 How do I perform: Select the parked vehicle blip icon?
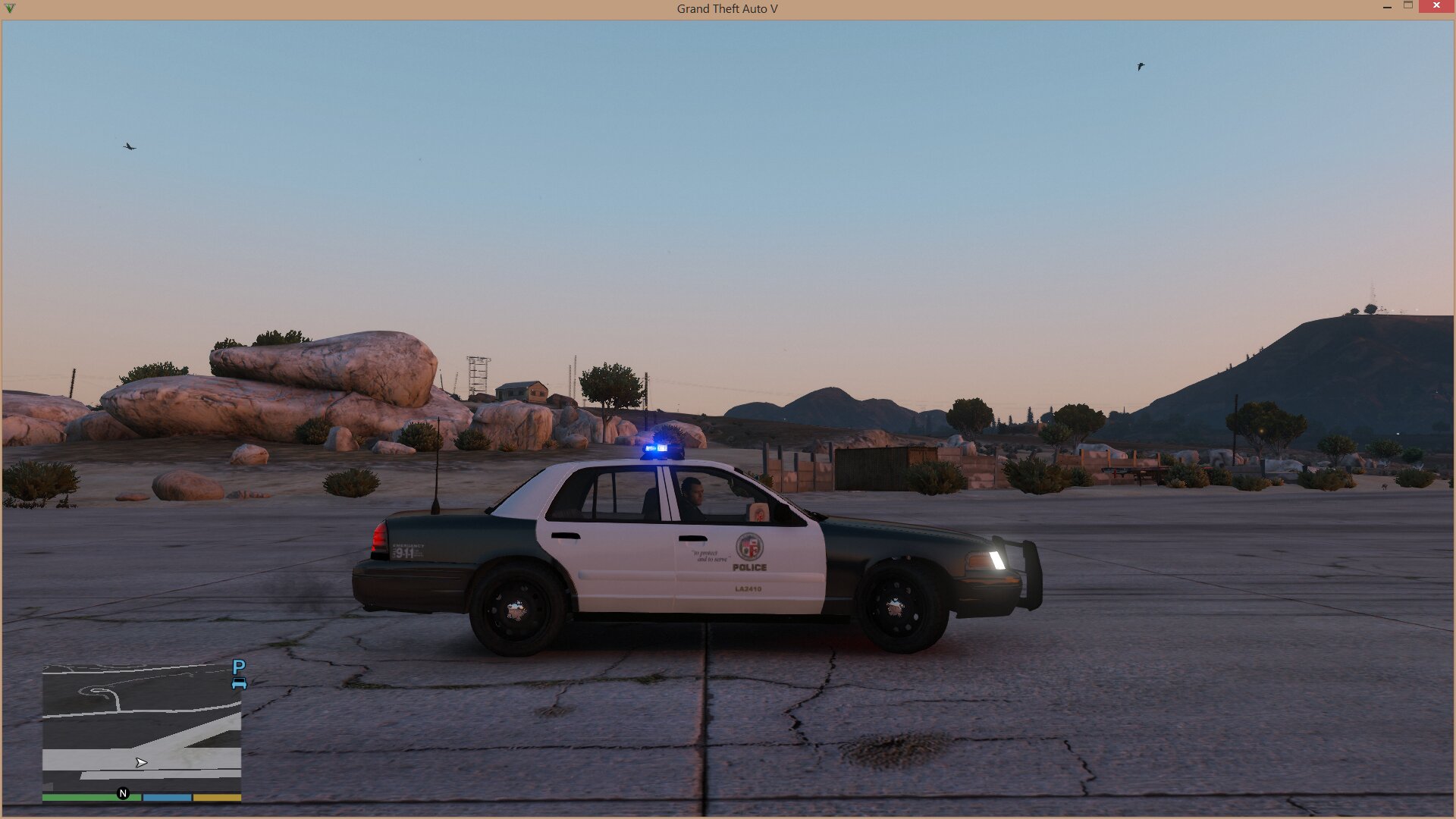coord(239,673)
